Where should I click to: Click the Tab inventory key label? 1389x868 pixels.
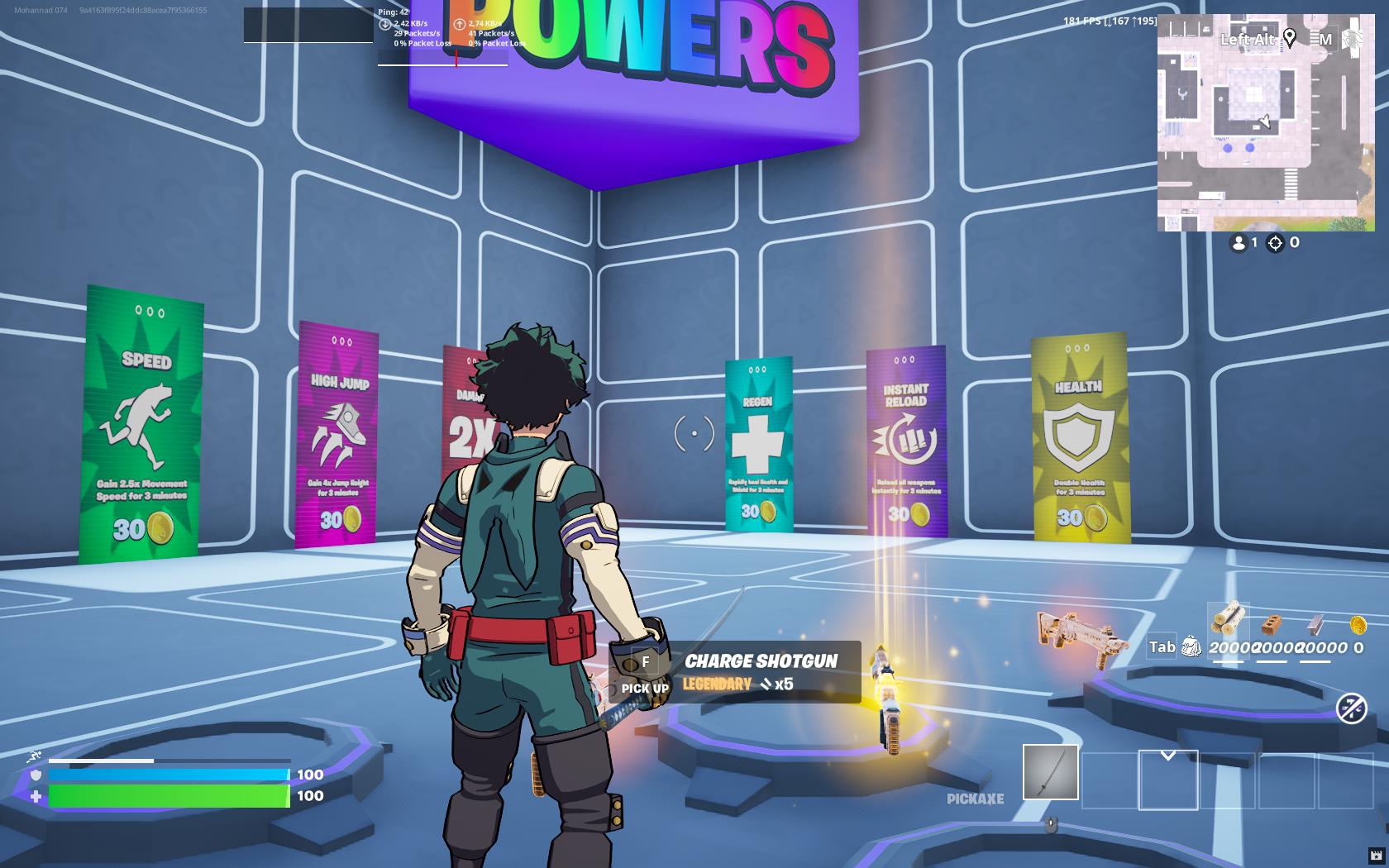click(1162, 647)
